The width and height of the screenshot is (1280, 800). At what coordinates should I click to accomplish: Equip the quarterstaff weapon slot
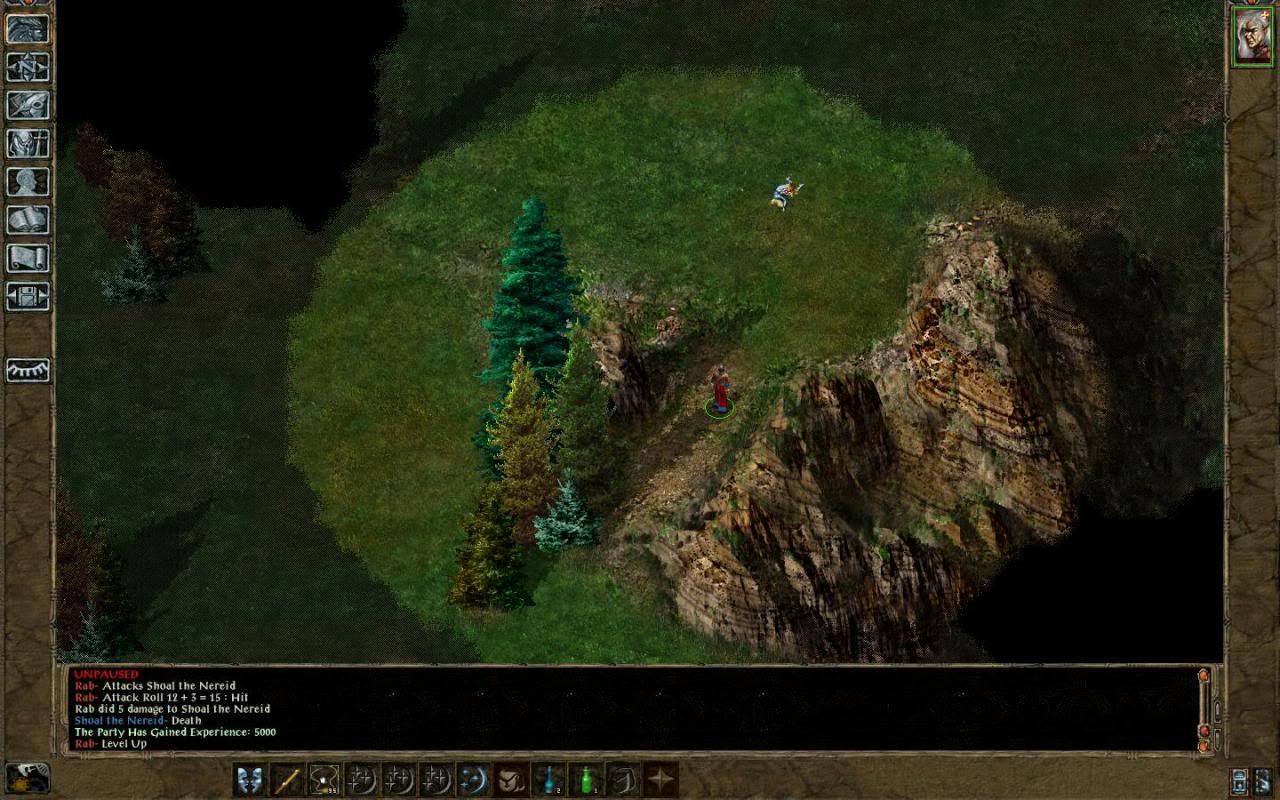[x=287, y=779]
